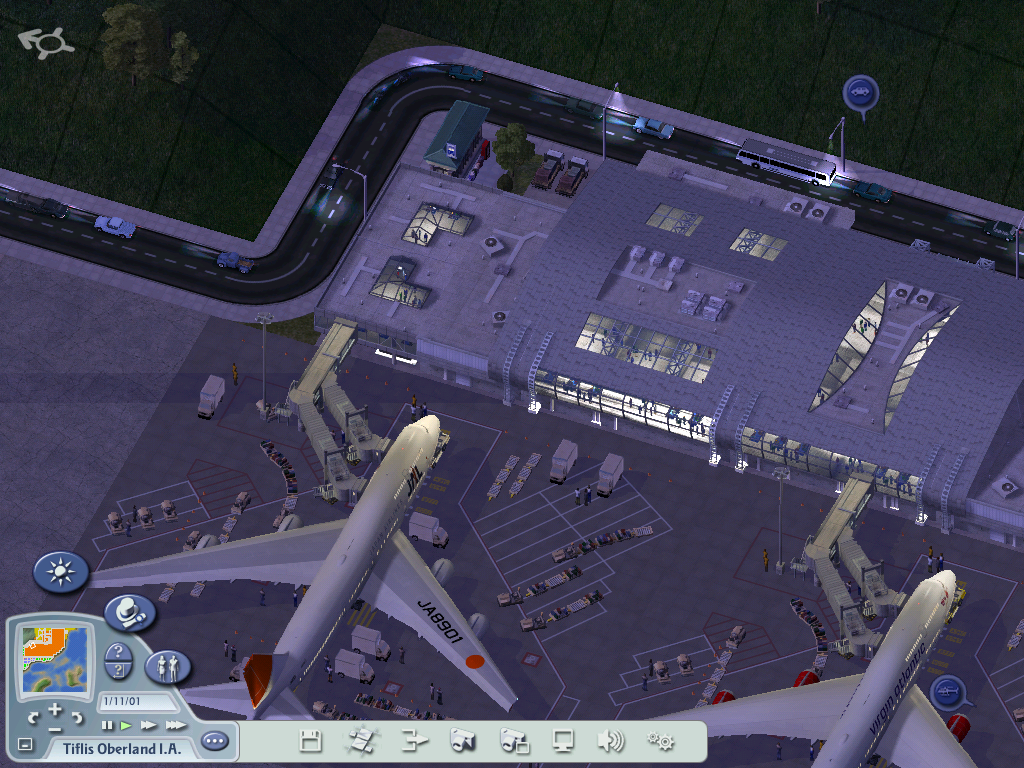Switch to Mayor Mode top hat button
The height and width of the screenshot is (768, 1024).
129,612
